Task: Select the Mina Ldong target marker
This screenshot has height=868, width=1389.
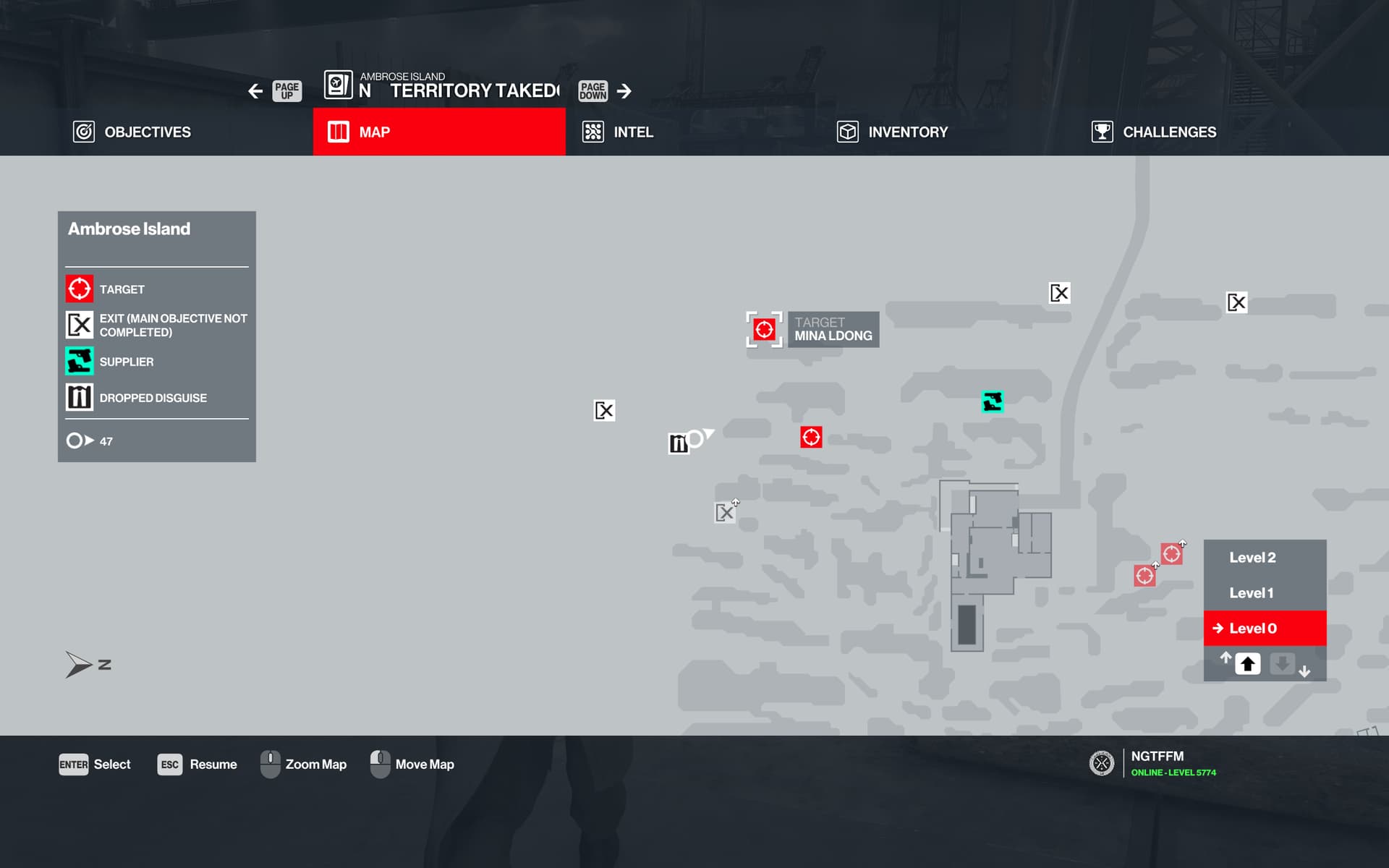Action: pyautogui.click(x=764, y=330)
